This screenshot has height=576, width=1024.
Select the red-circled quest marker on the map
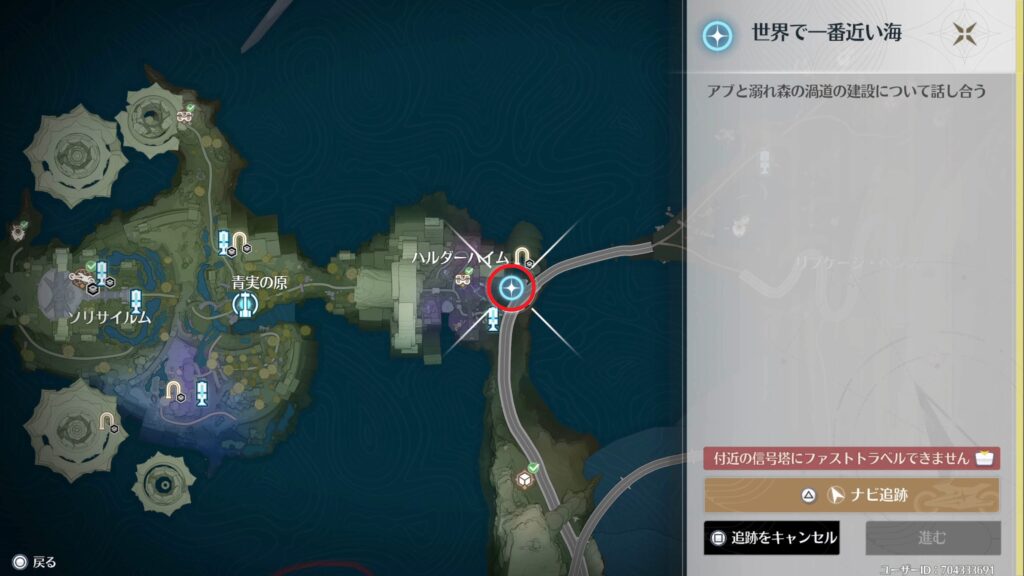512,289
